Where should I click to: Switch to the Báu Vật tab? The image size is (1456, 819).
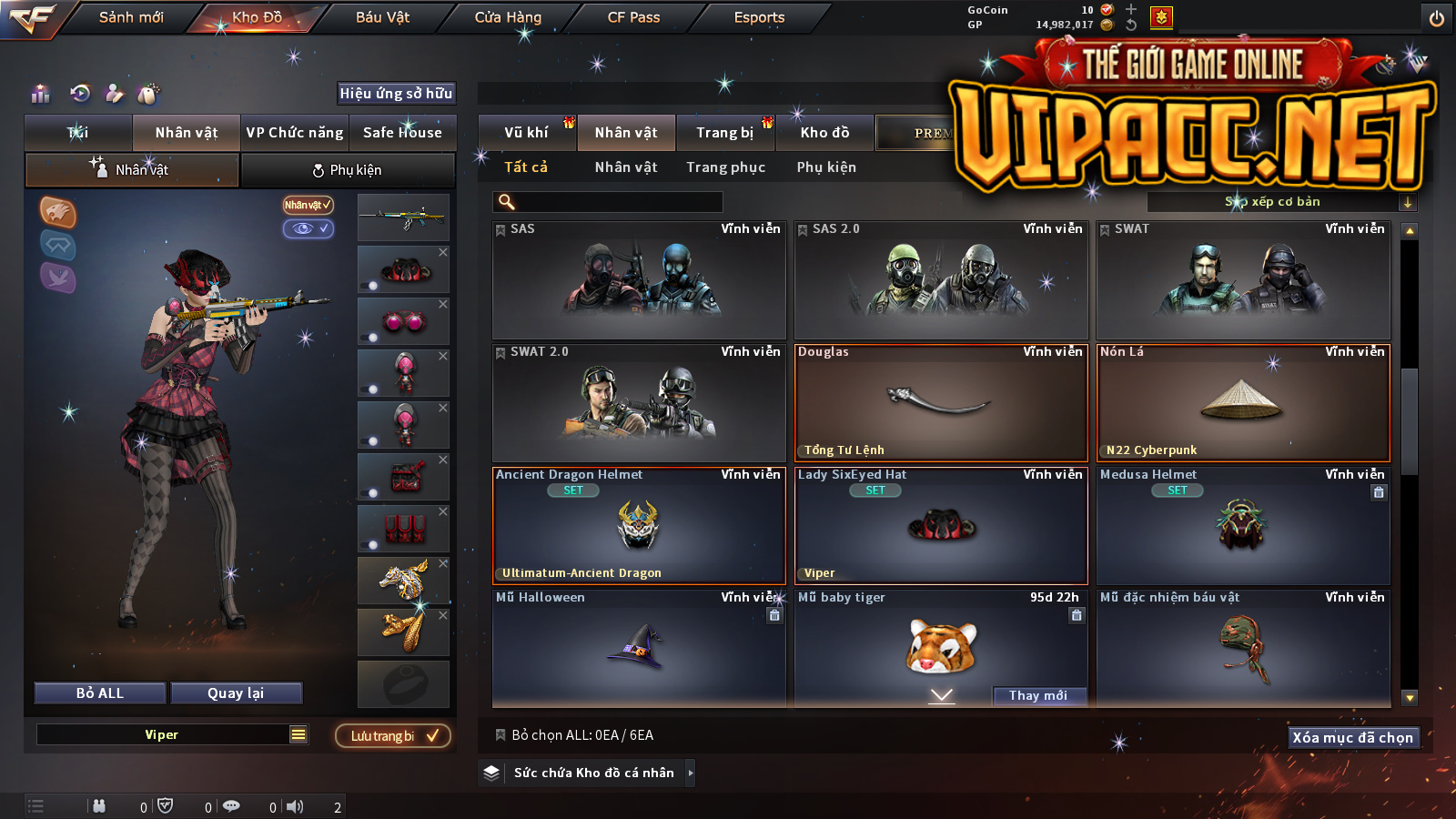pos(382,17)
